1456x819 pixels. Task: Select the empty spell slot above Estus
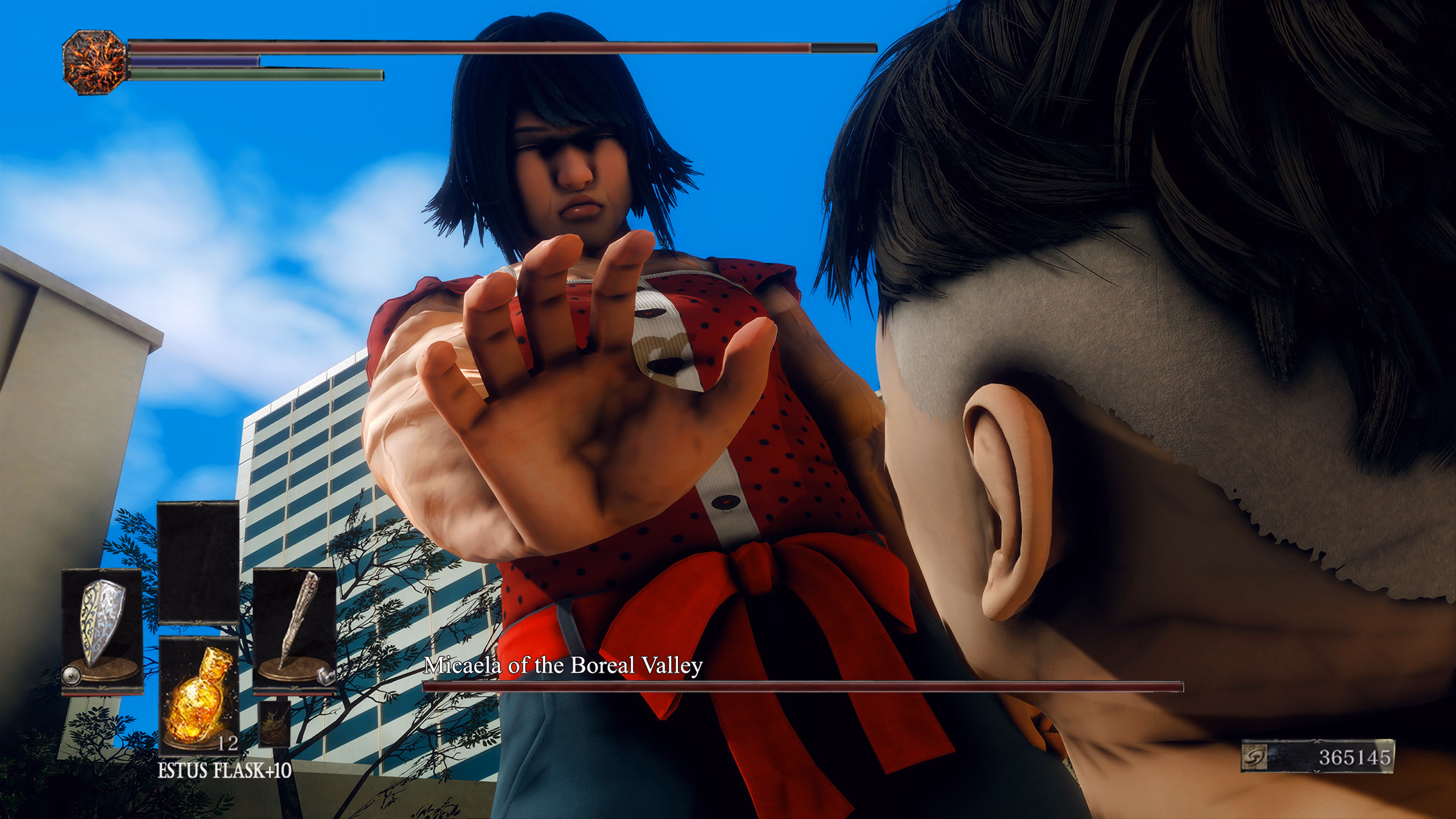(x=198, y=562)
